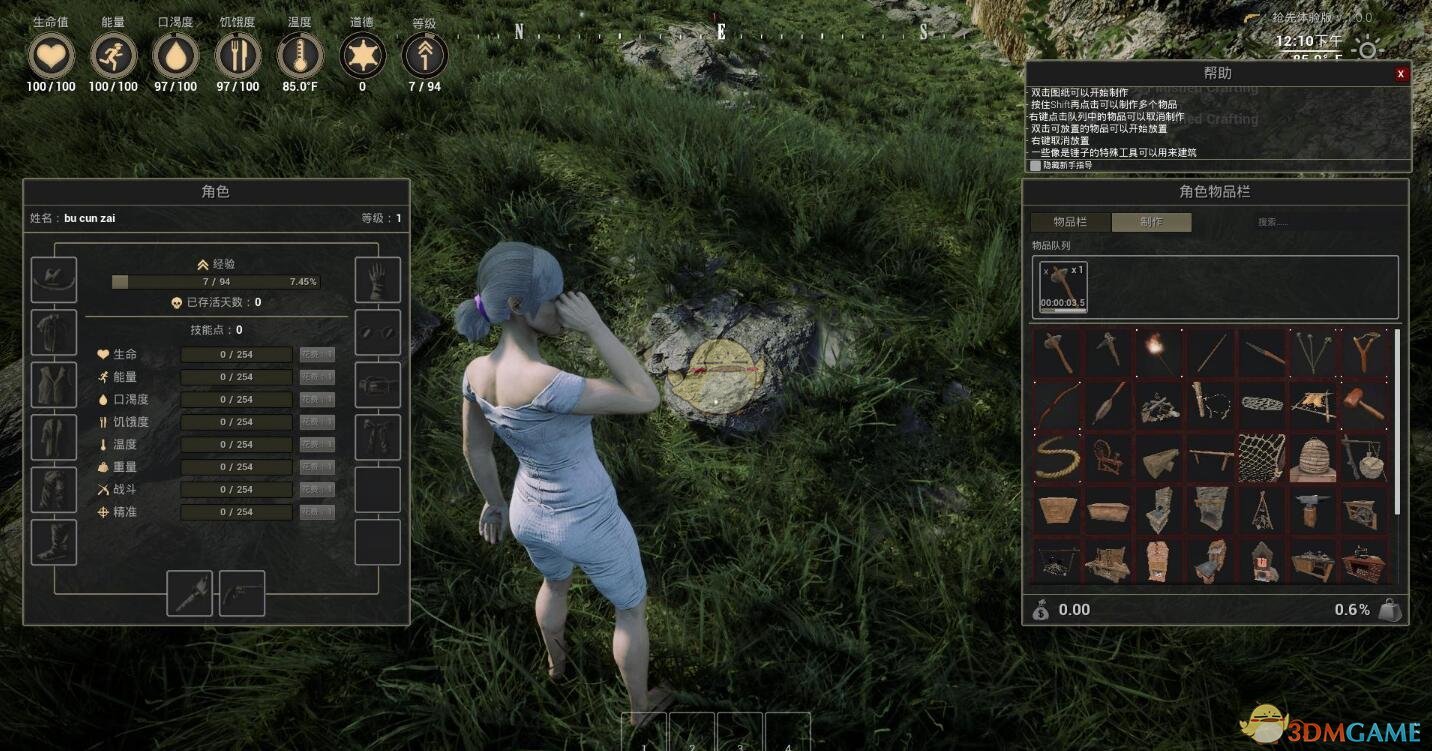Click the revolver weapon slot
Viewport: 1432px width, 751px height.
click(242, 594)
